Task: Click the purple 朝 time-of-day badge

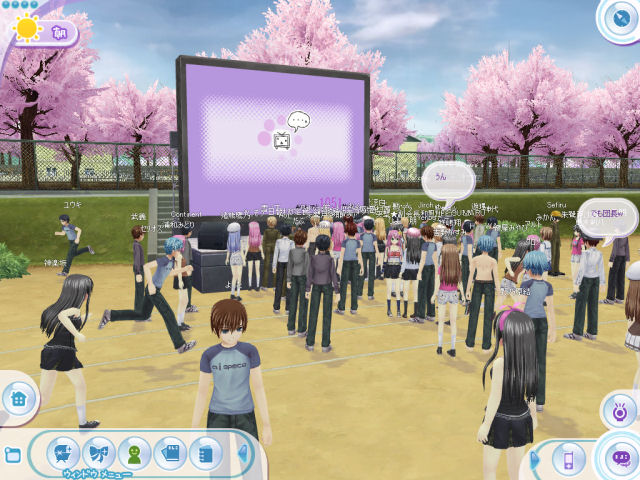Action: (58, 31)
